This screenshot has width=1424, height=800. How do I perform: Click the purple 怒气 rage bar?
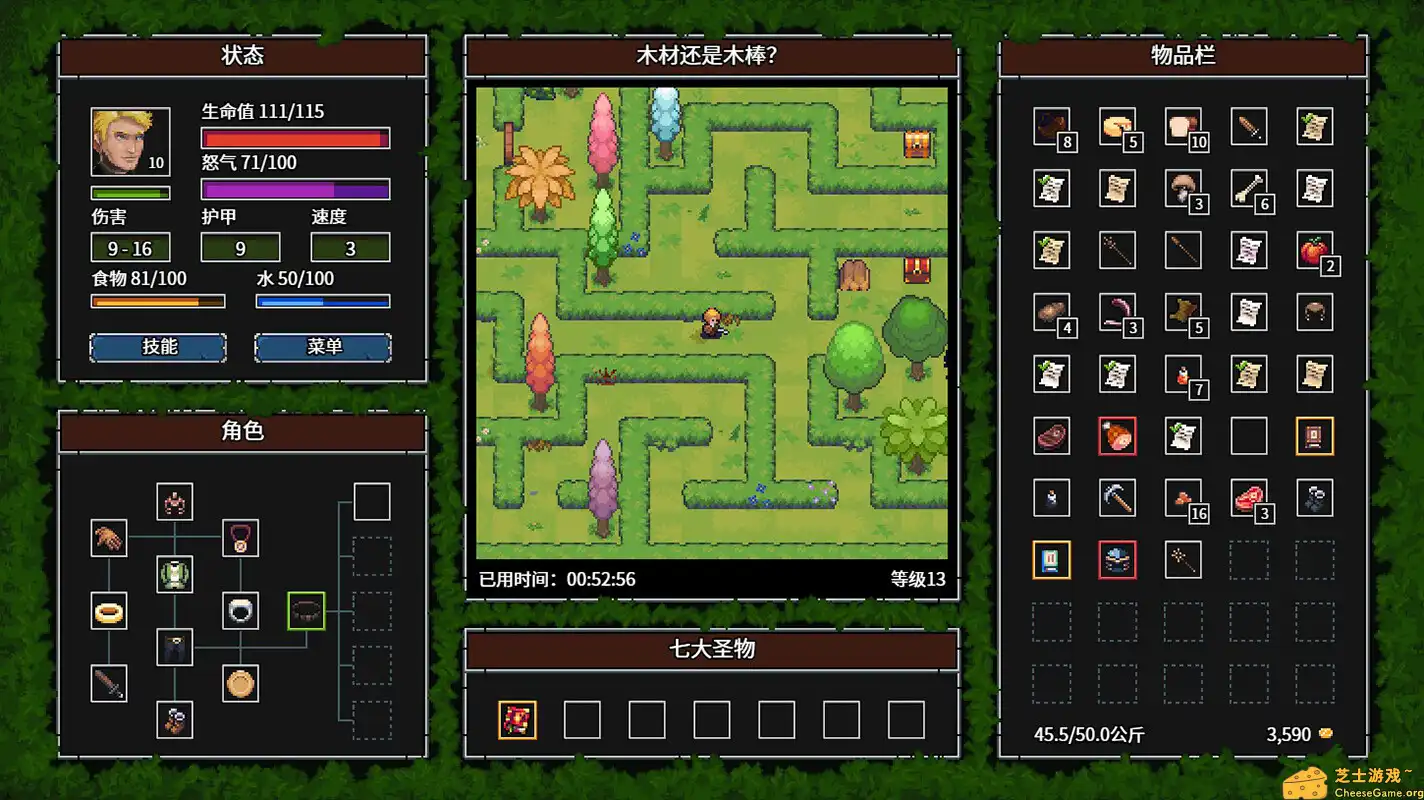(295, 188)
